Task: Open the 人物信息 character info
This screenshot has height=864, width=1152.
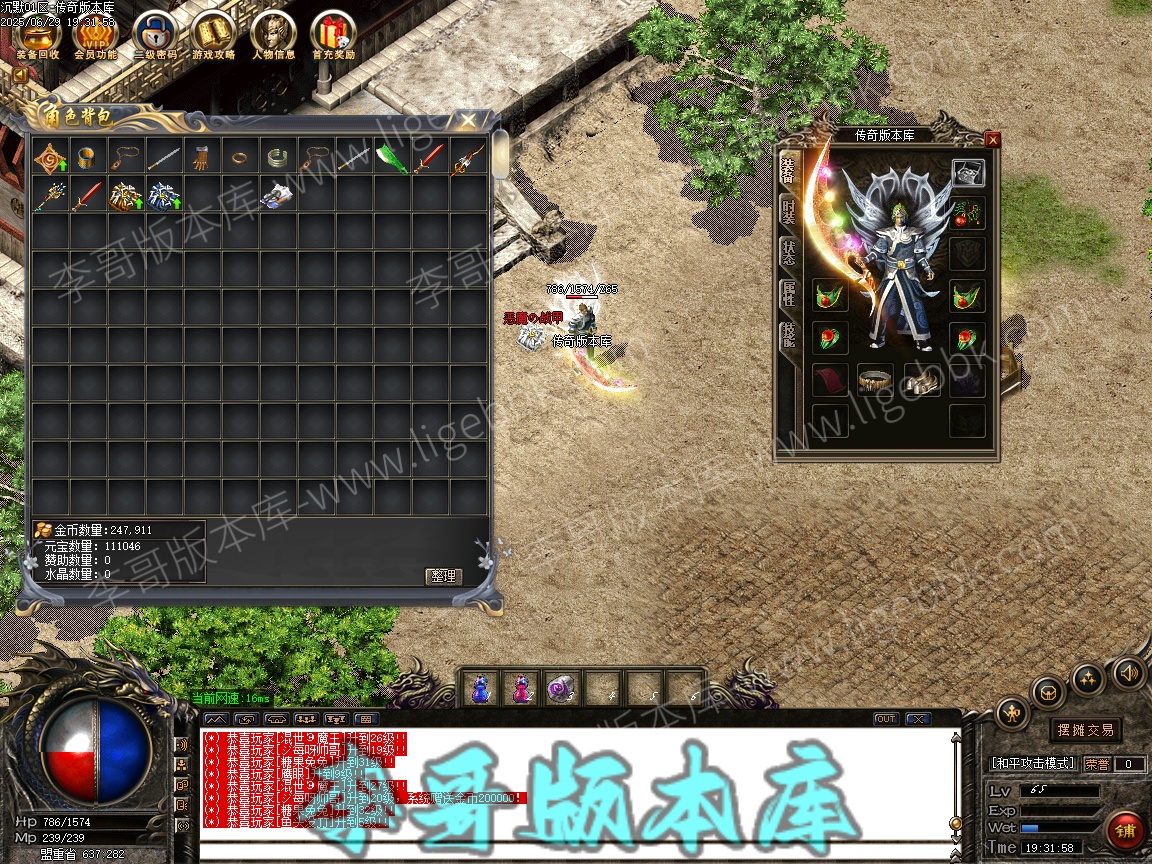Action: 273,34
